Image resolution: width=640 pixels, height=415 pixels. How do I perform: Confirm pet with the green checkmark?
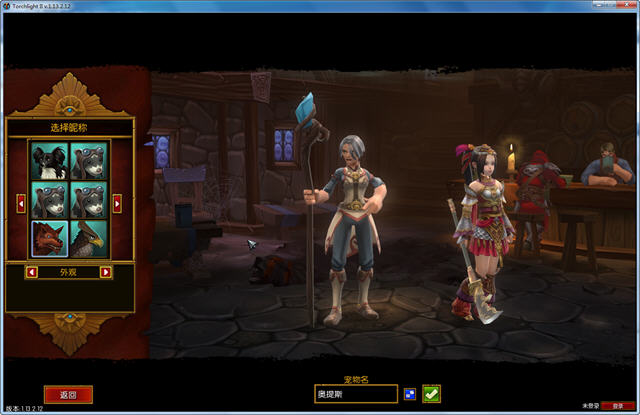pyautogui.click(x=431, y=394)
